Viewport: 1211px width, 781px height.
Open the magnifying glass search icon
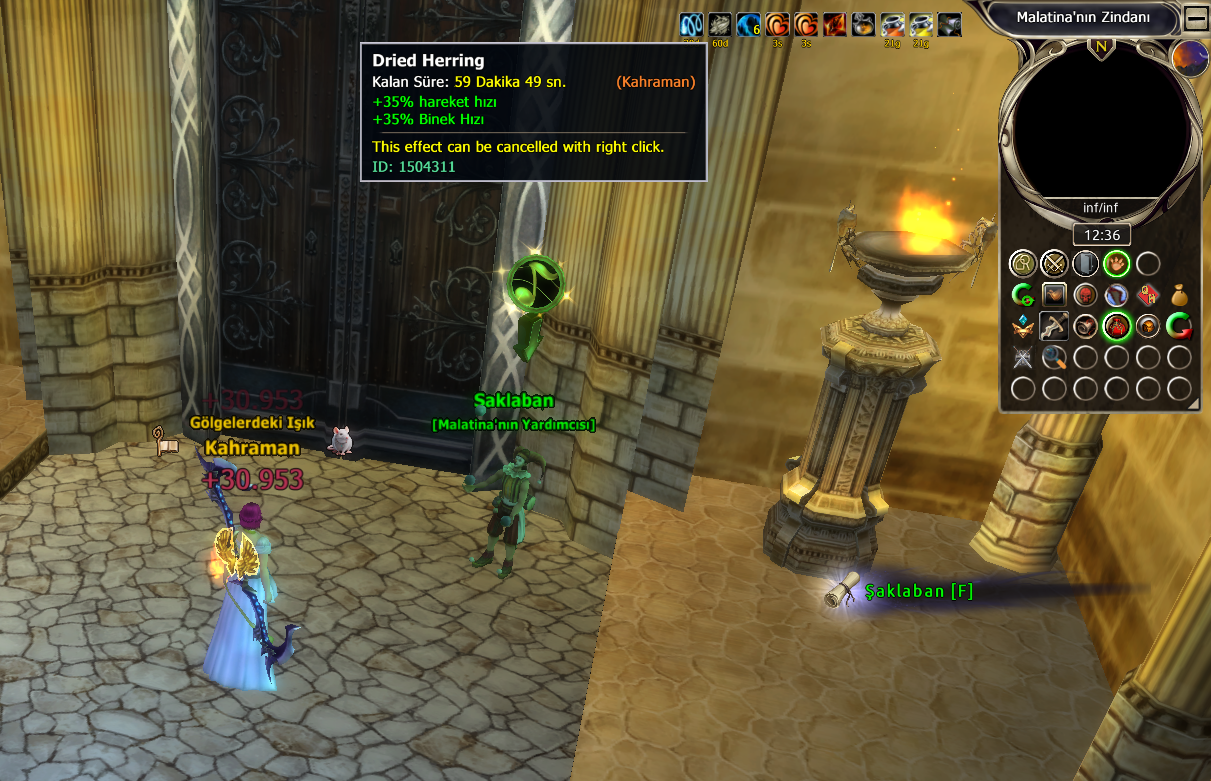pos(1054,357)
